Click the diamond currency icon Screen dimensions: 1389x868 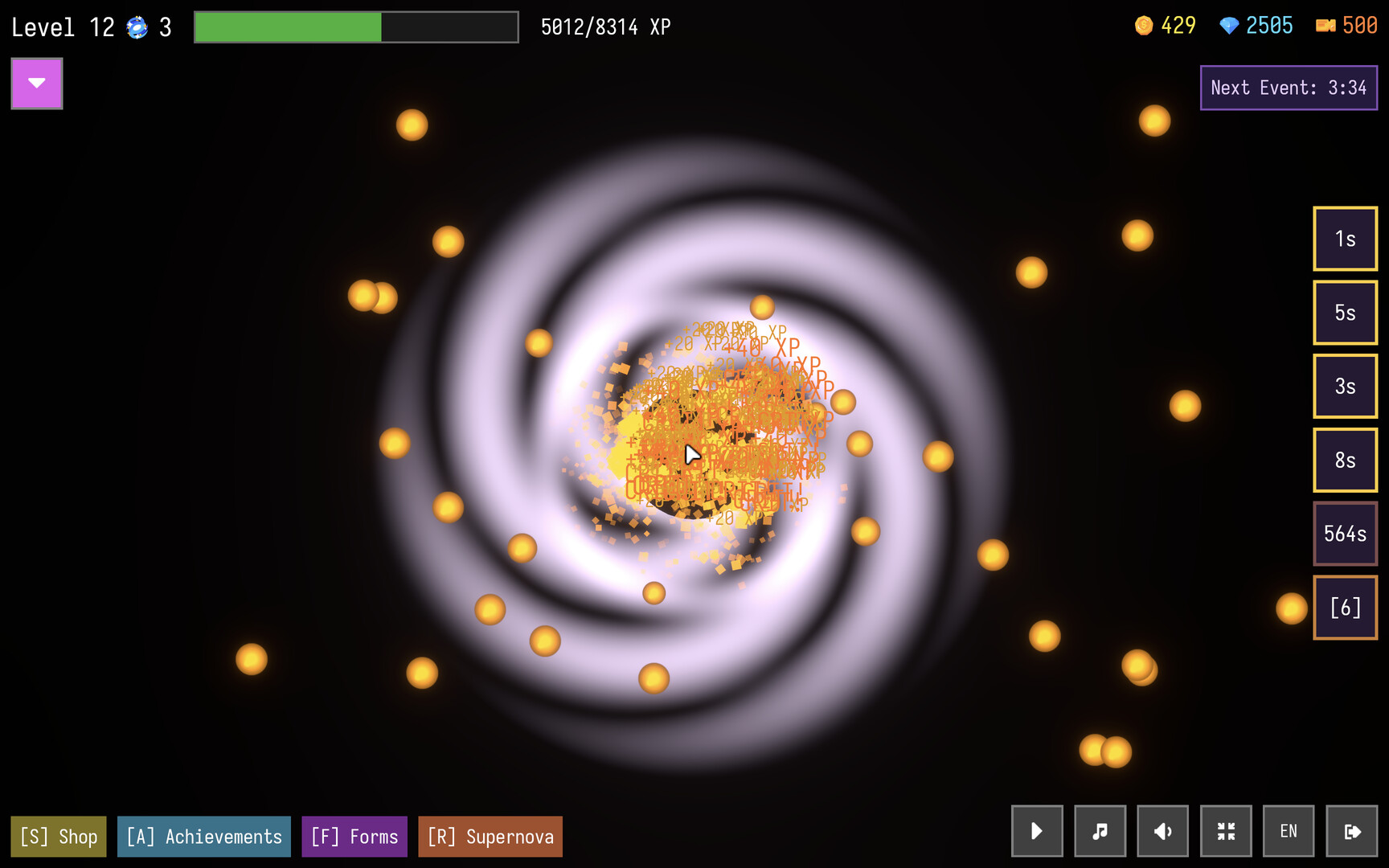click(1228, 26)
